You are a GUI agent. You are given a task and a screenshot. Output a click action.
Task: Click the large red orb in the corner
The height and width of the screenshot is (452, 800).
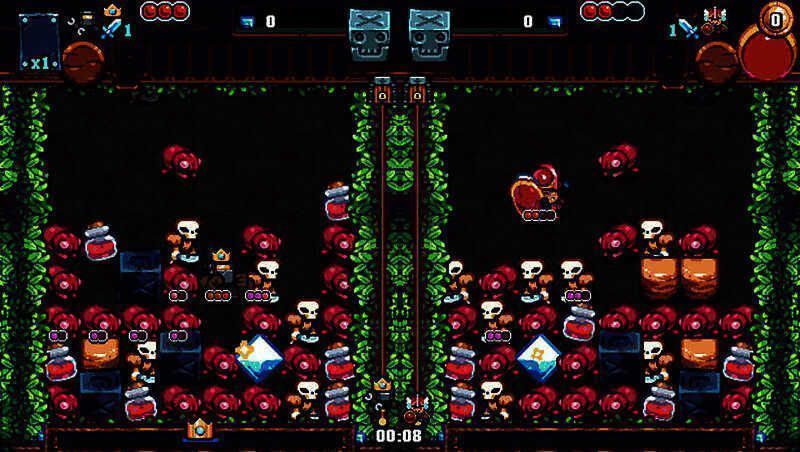click(x=764, y=52)
